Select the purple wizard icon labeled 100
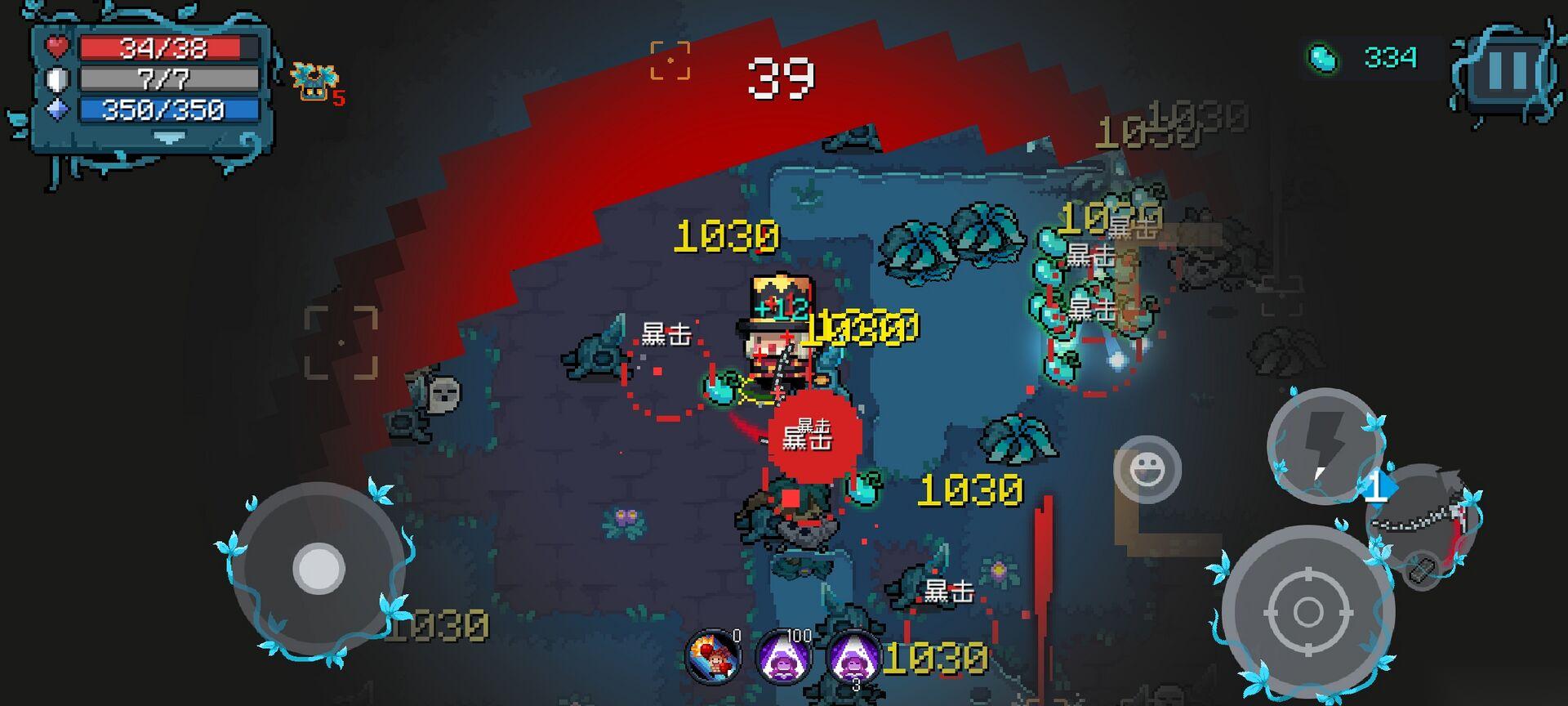This screenshot has width=1568, height=706. (782, 657)
